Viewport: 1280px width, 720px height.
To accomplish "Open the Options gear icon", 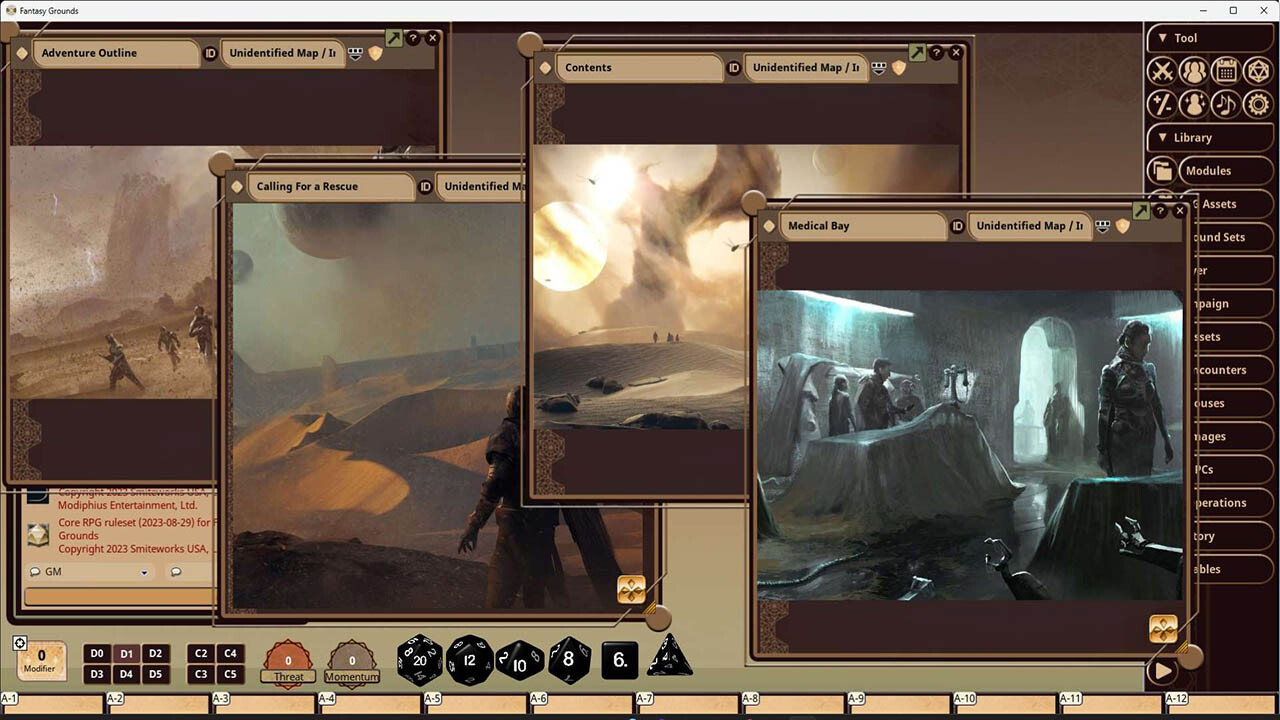I will (1258, 104).
